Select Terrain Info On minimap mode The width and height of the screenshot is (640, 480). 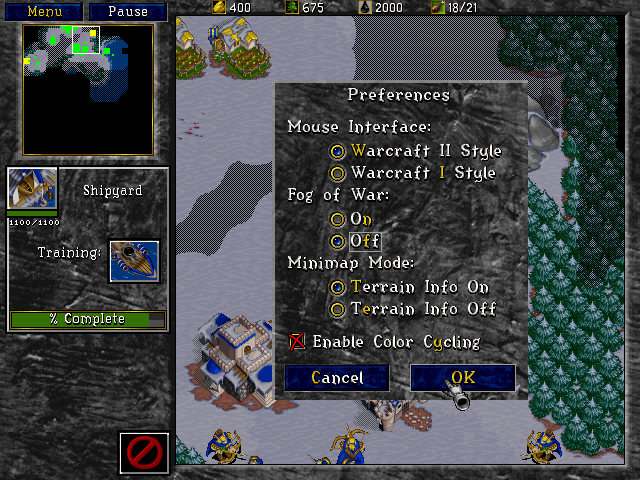point(338,287)
